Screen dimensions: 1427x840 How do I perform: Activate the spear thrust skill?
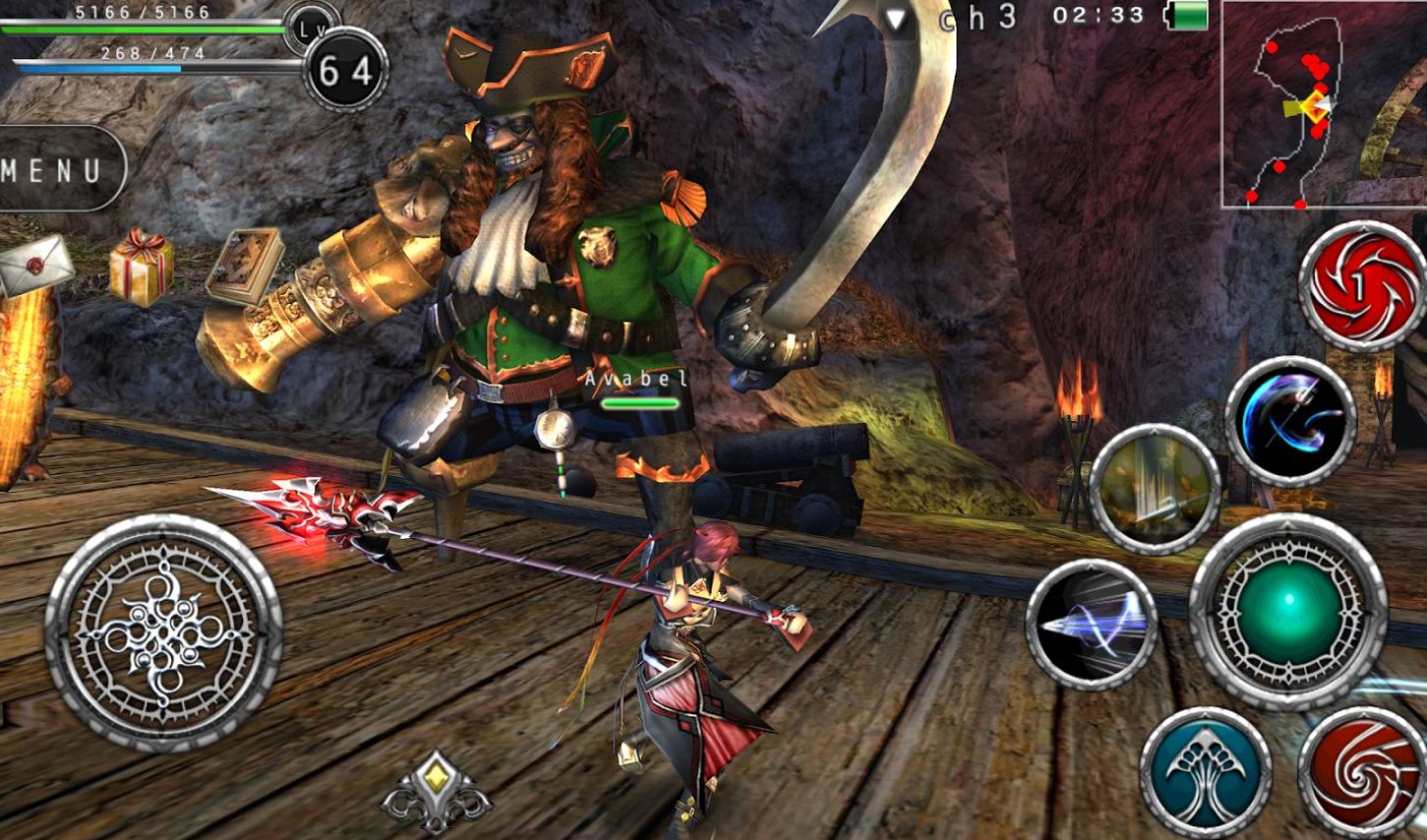point(1091,623)
